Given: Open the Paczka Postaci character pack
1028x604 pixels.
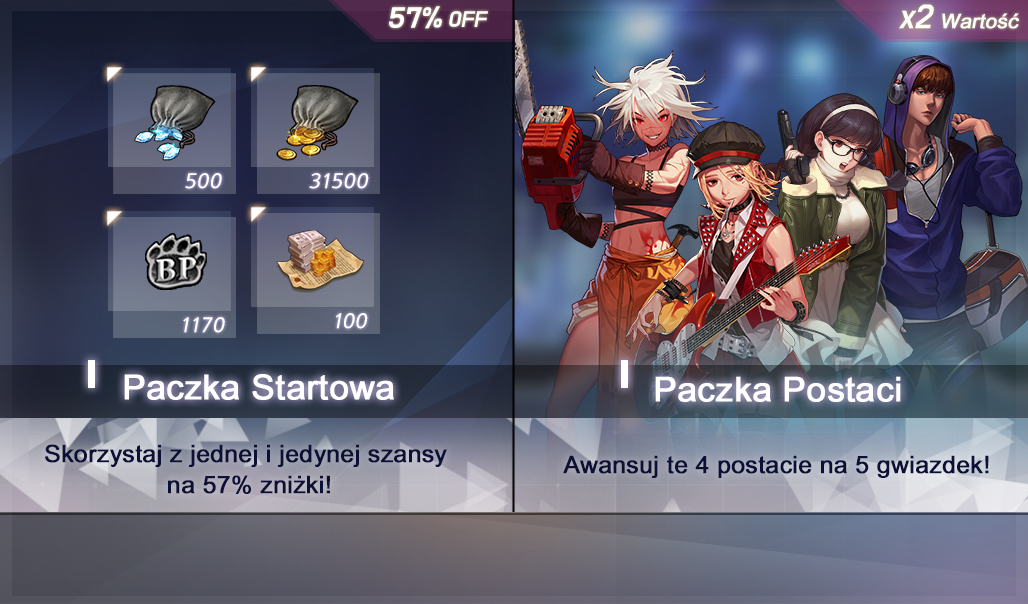Looking at the screenshot, I should pos(777,389).
